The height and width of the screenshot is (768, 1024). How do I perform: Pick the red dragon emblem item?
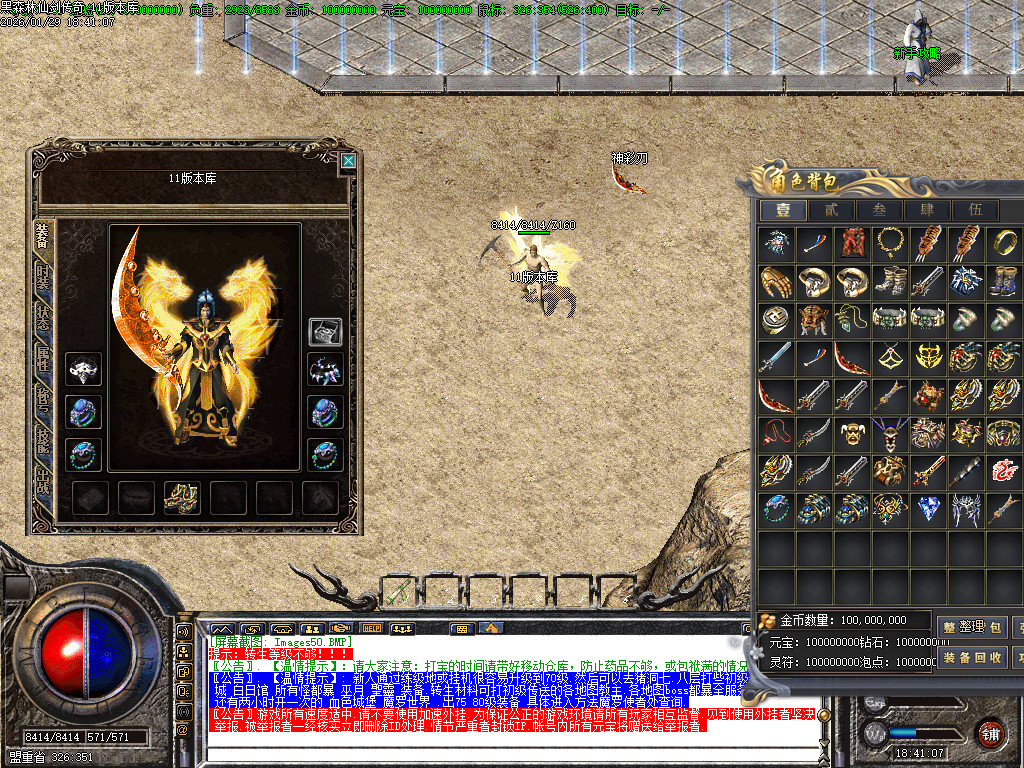[1003, 470]
